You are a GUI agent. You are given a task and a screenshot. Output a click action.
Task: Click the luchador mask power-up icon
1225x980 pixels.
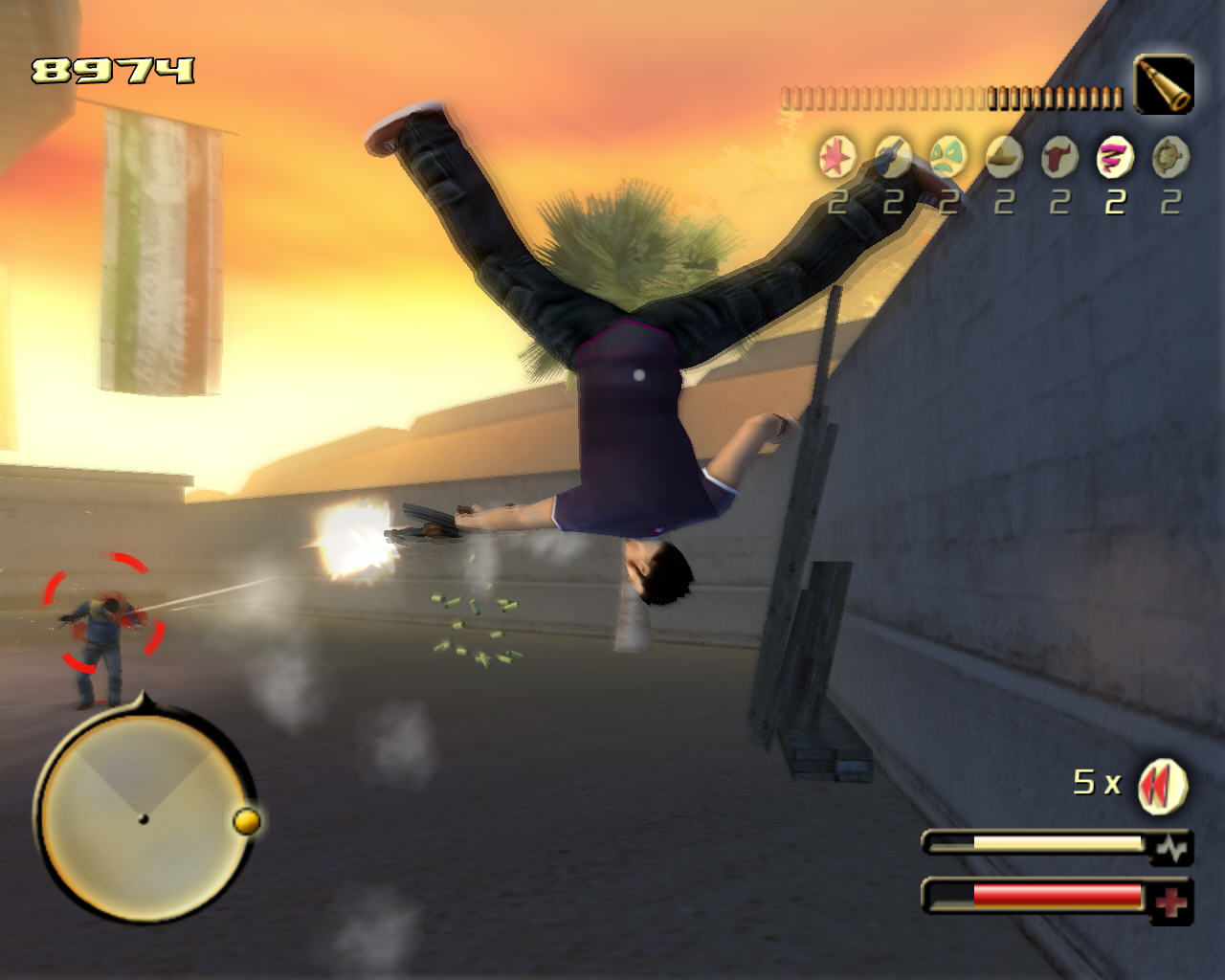(x=947, y=157)
